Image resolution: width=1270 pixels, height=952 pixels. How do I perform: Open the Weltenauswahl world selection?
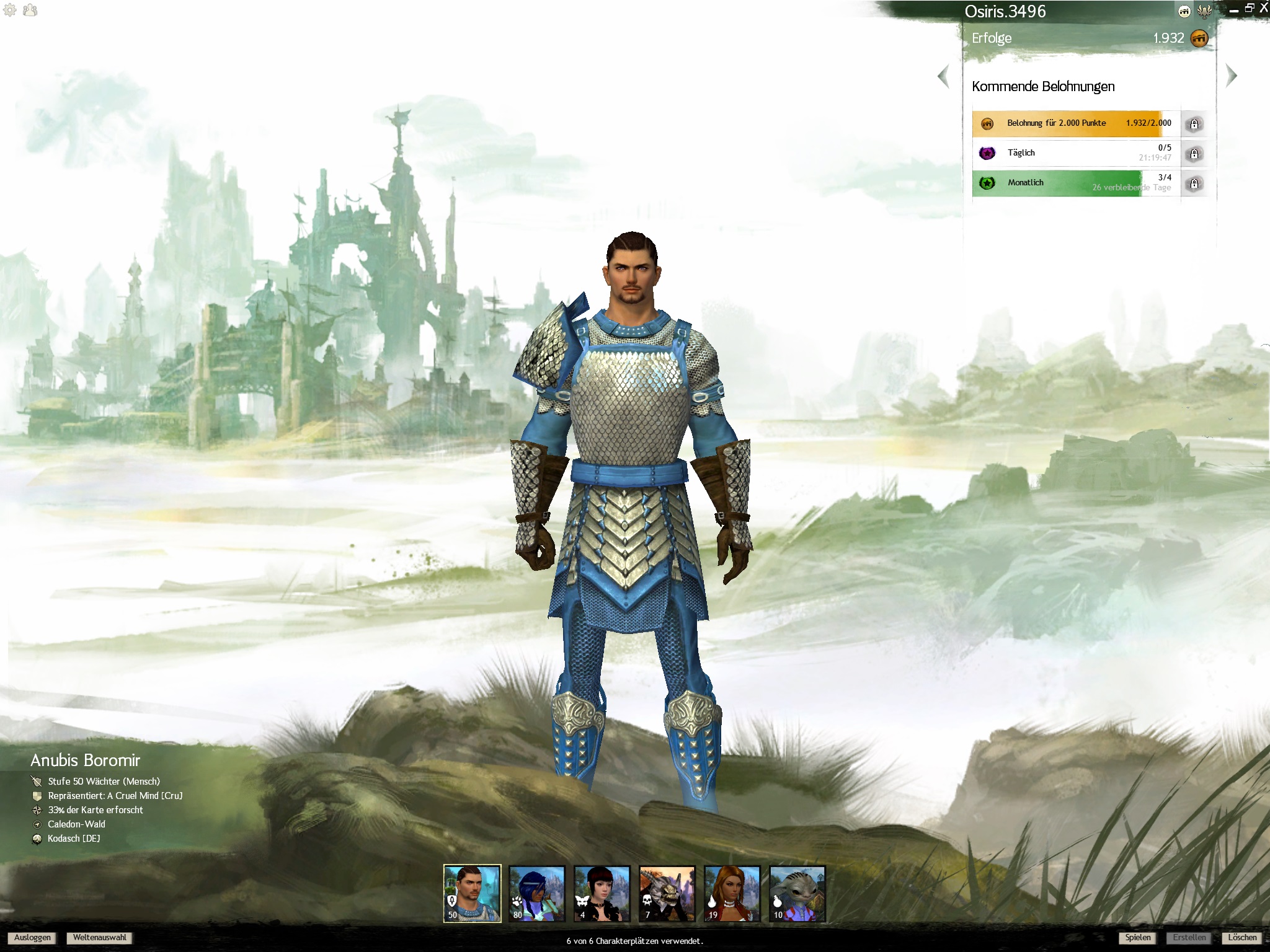coord(99,938)
